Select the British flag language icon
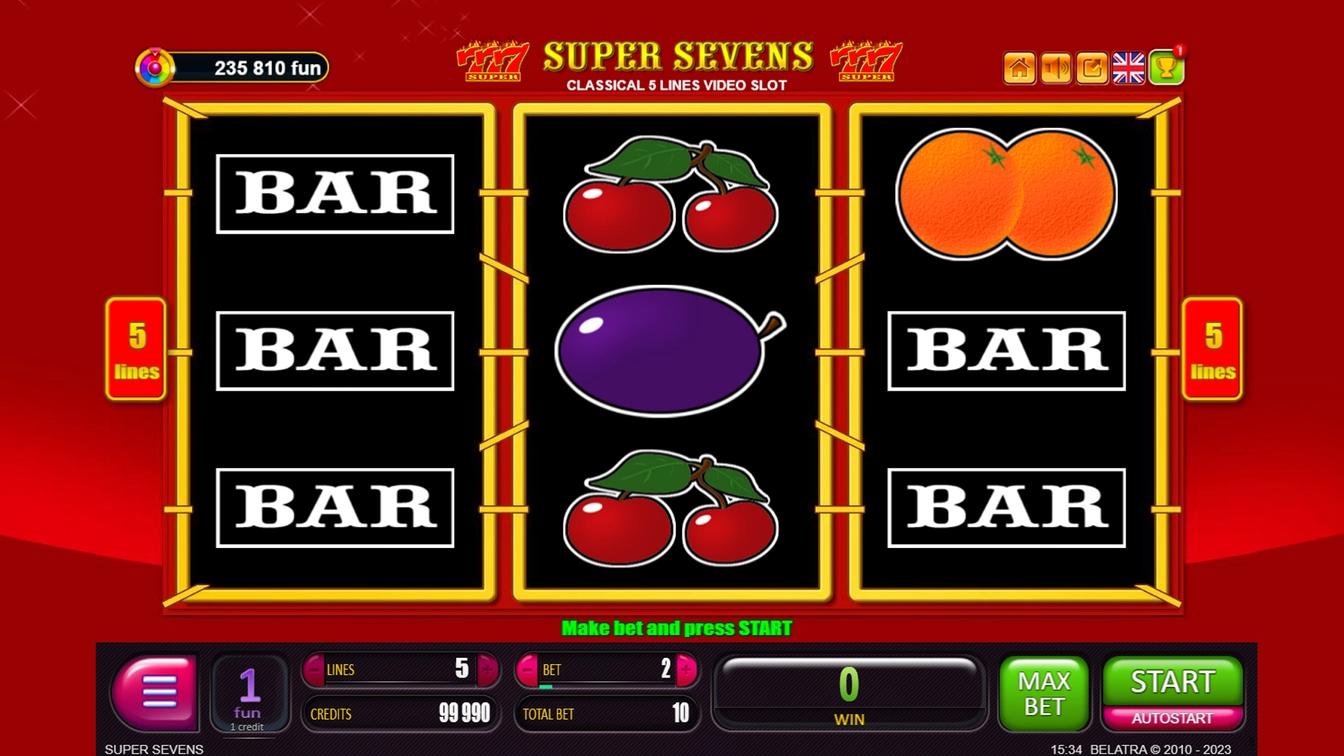Image resolution: width=1344 pixels, height=756 pixels. 1128,68
